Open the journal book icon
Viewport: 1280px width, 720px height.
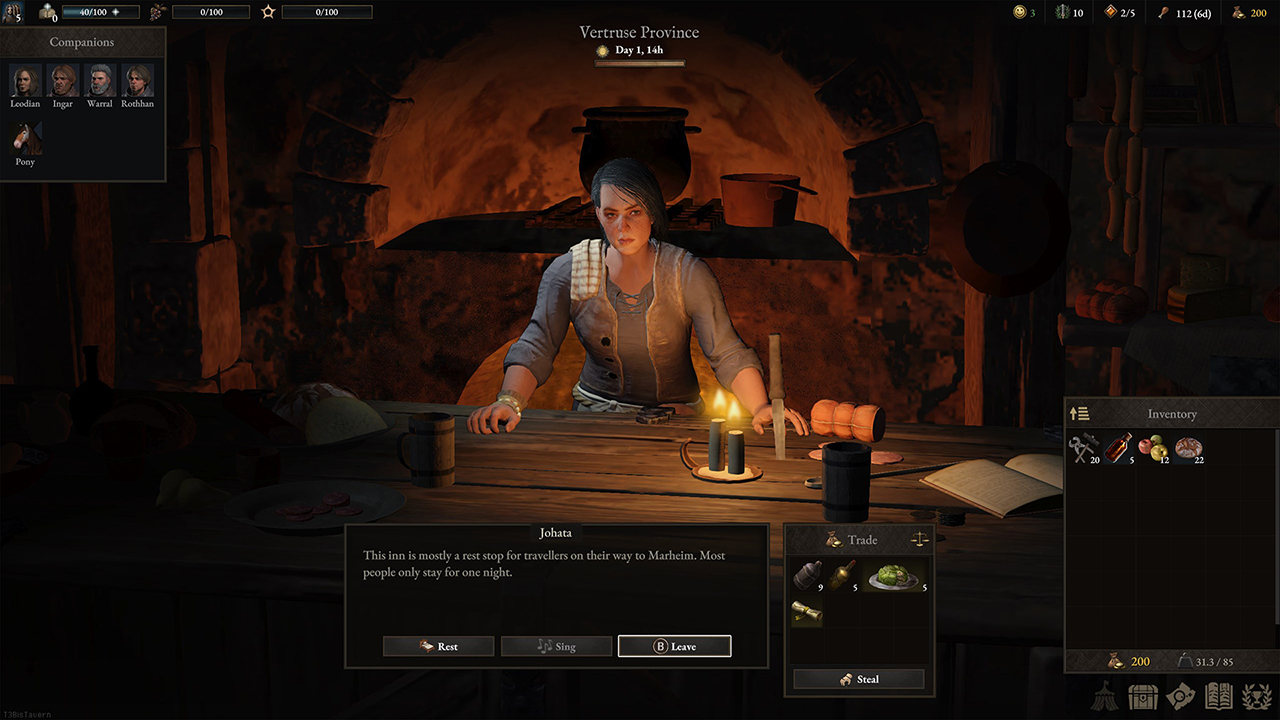(1221, 696)
